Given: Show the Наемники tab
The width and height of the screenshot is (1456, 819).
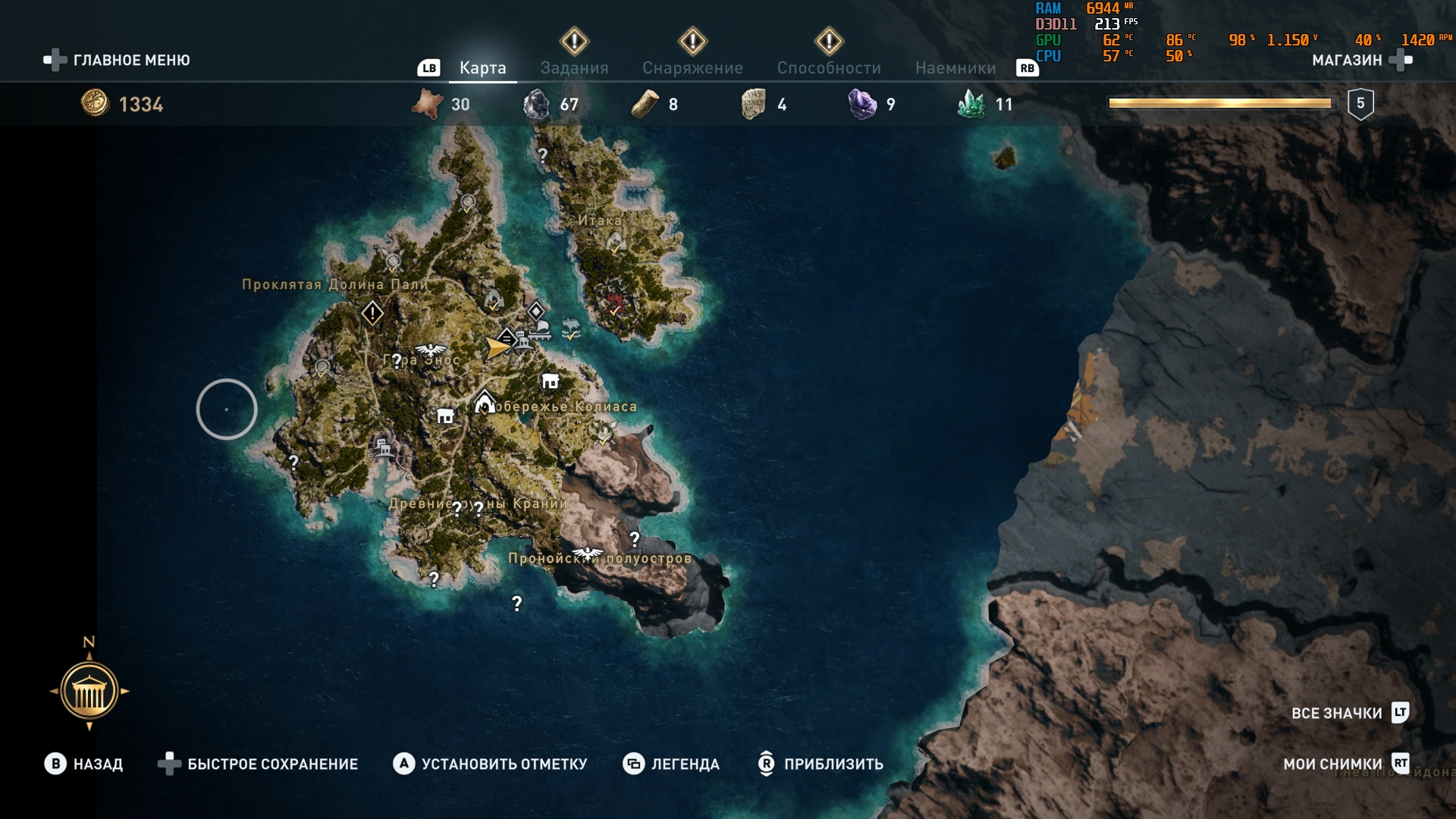Looking at the screenshot, I should click(x=955, y=68).
